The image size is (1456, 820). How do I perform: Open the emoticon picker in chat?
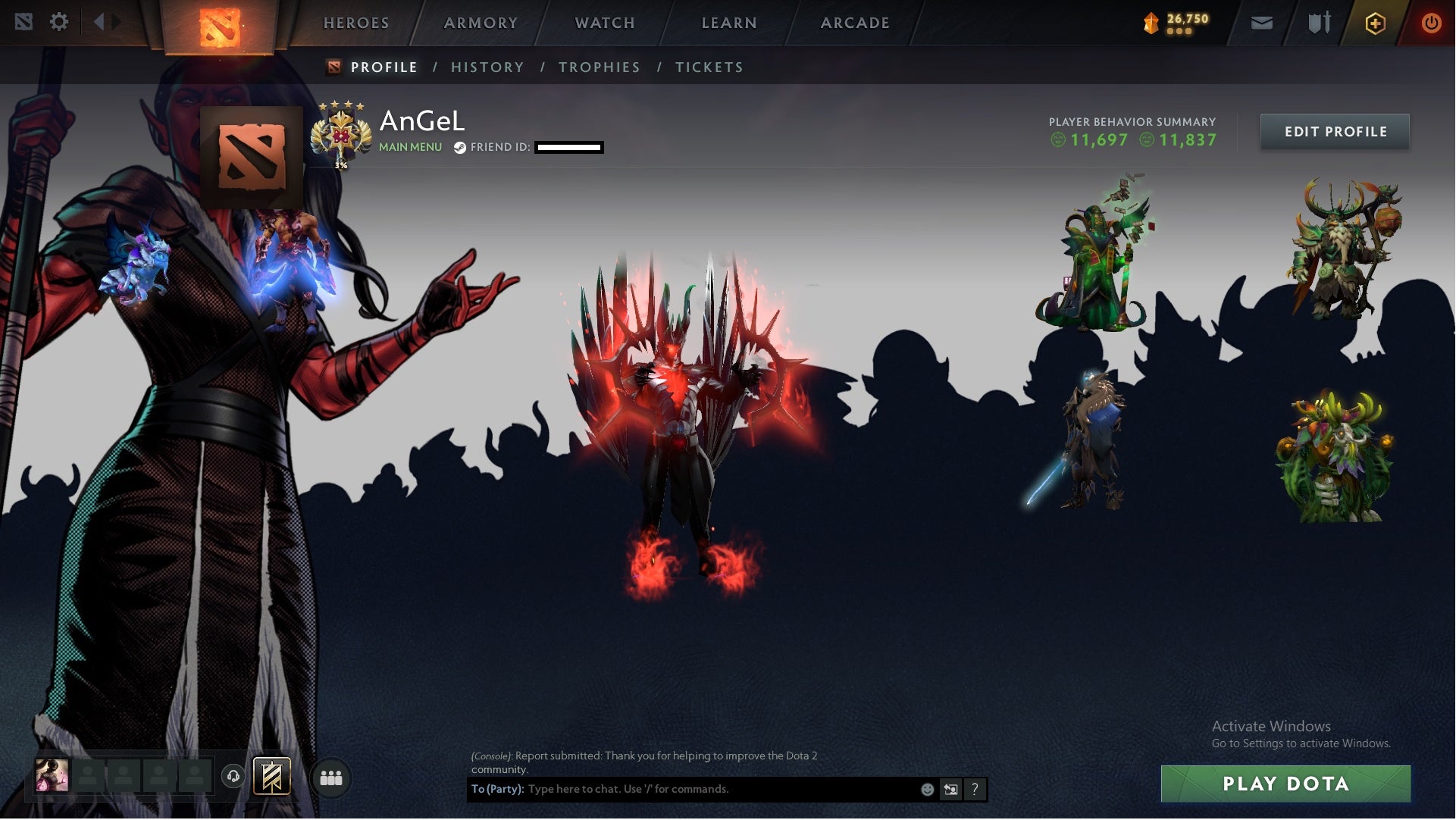point(926,788)
